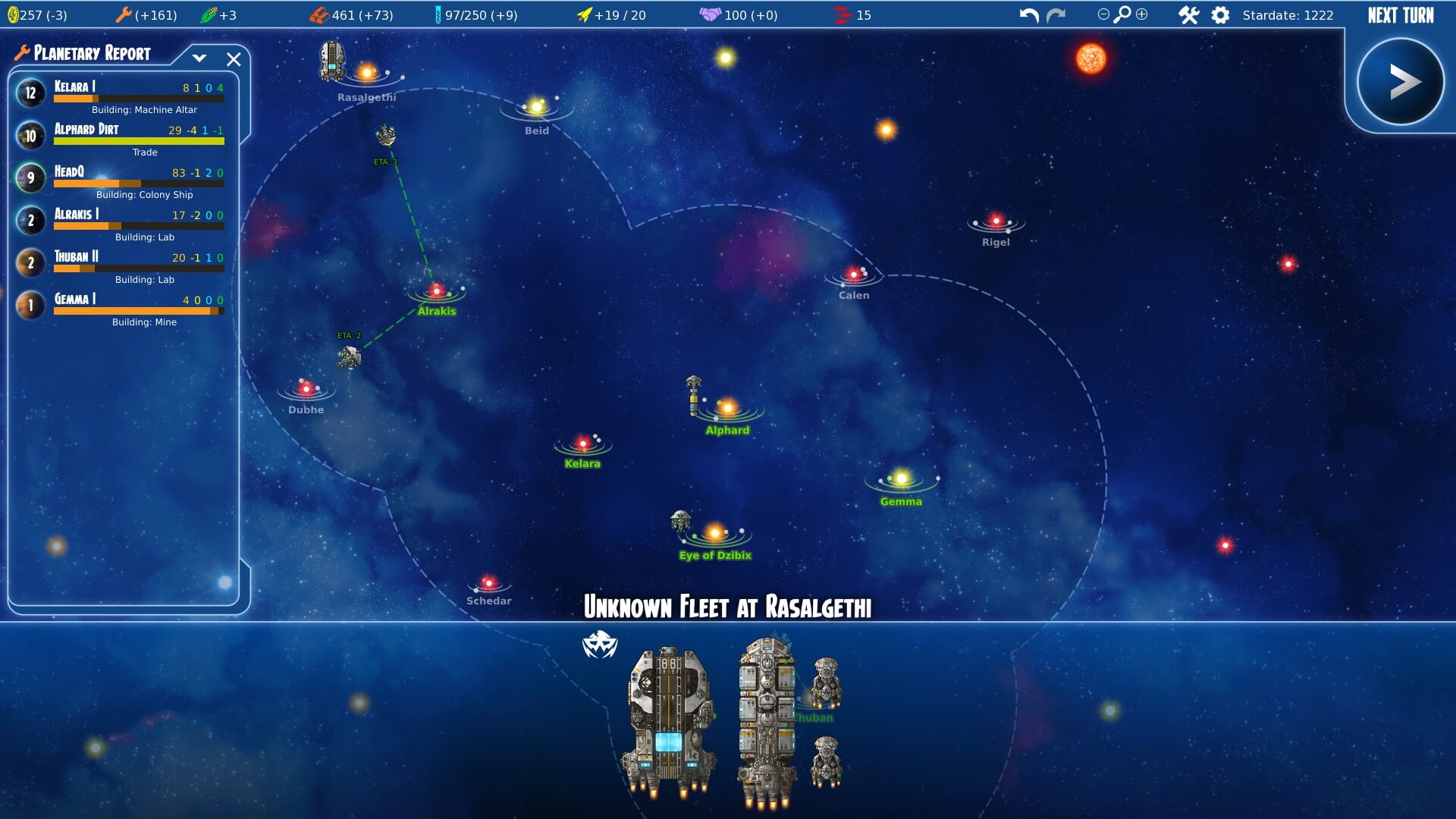Open the magnifier search tool
Viewport: 1456px width, 819px height.
tap(1122, 14)
